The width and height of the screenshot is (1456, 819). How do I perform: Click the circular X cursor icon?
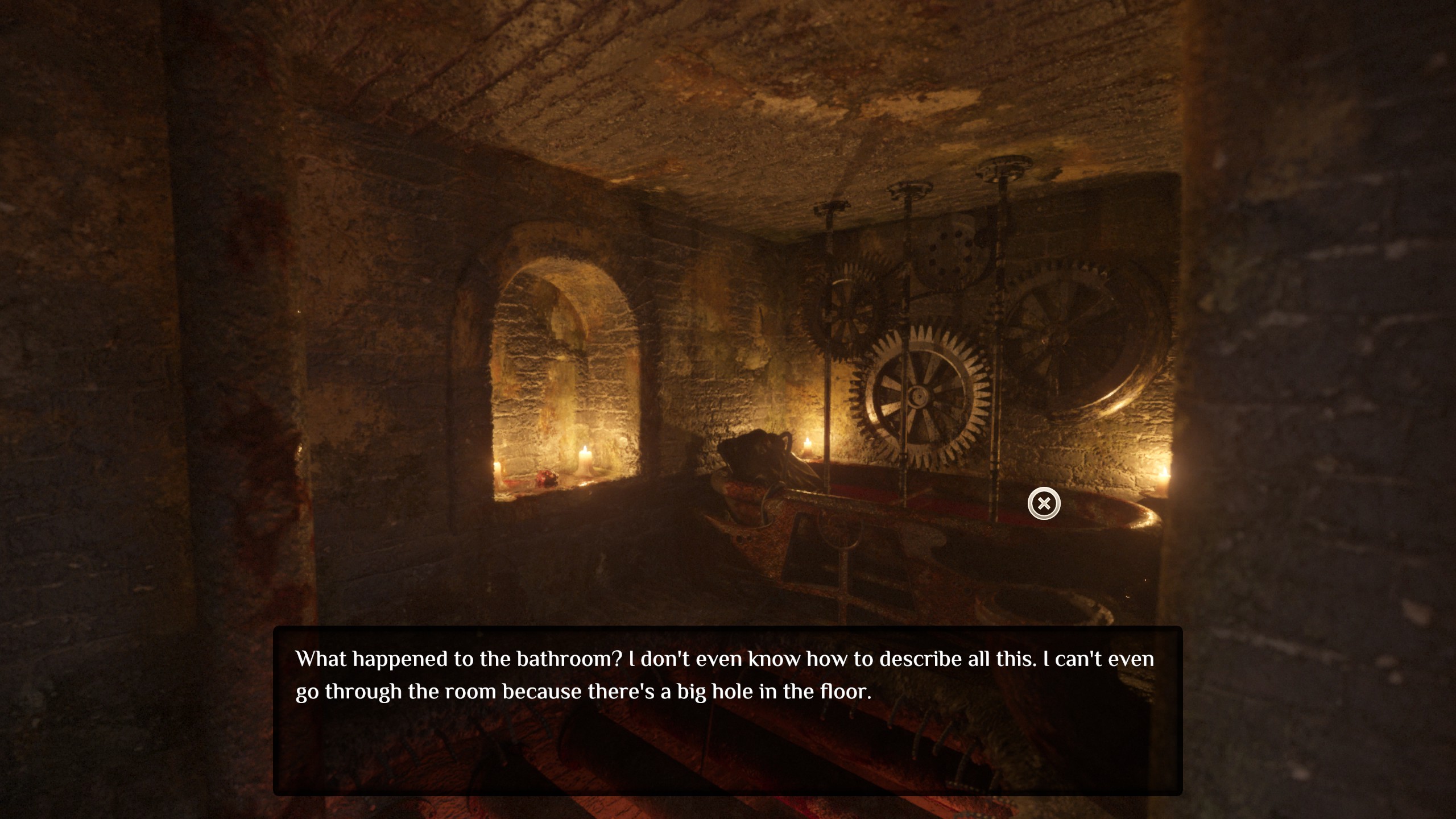[x=1044, y=503]
